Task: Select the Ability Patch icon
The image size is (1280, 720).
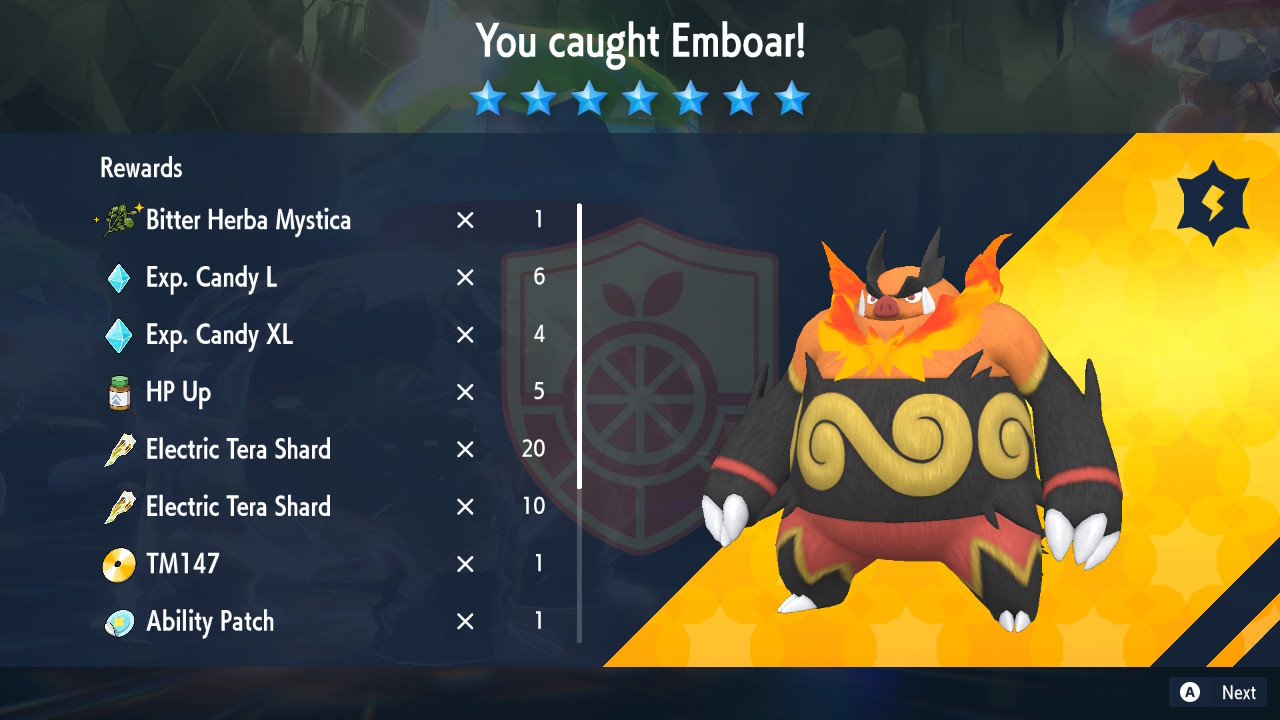Action: [x=118, y=621]
